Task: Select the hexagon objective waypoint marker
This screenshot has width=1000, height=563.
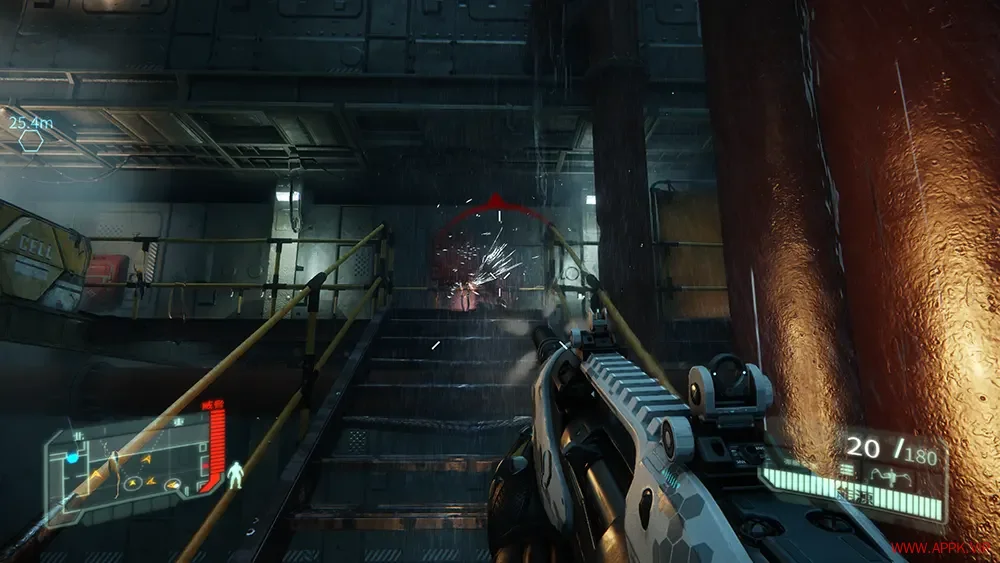Action: [31, 141]
